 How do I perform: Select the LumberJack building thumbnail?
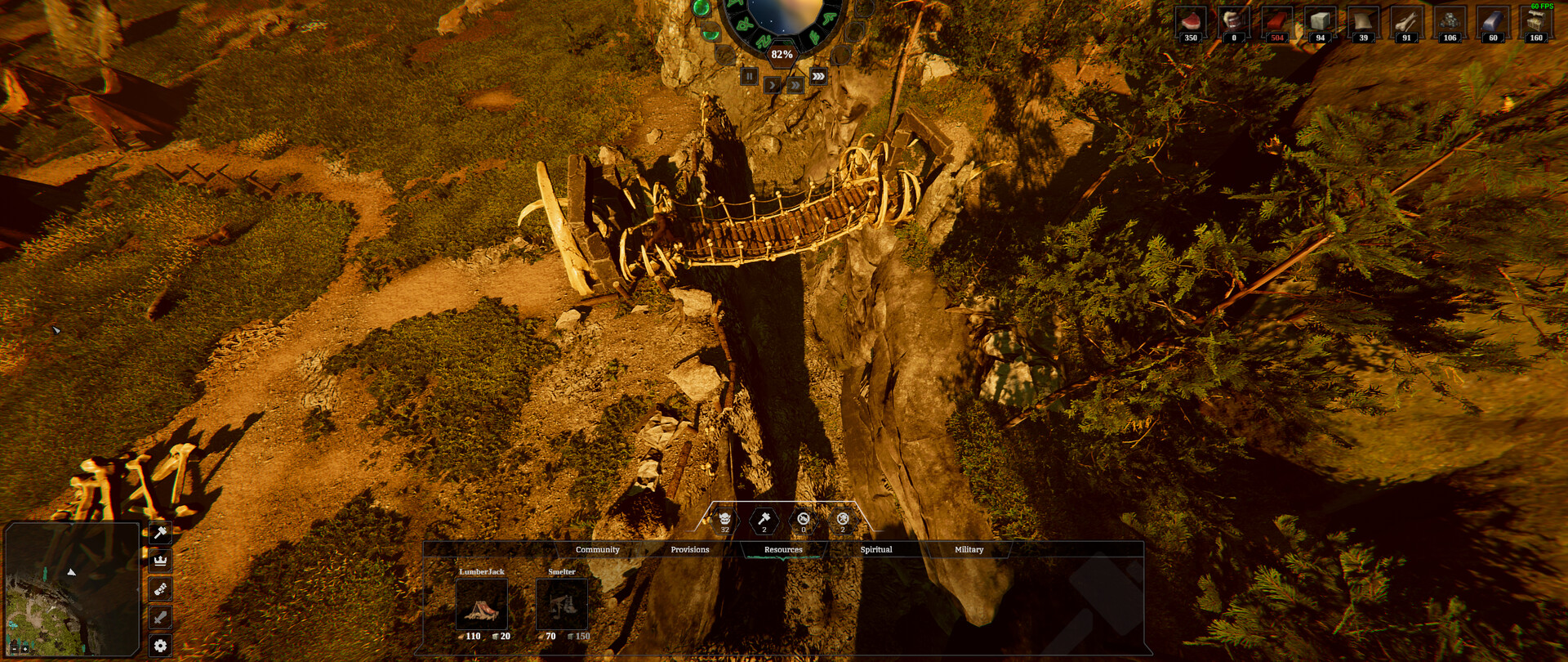483,605
